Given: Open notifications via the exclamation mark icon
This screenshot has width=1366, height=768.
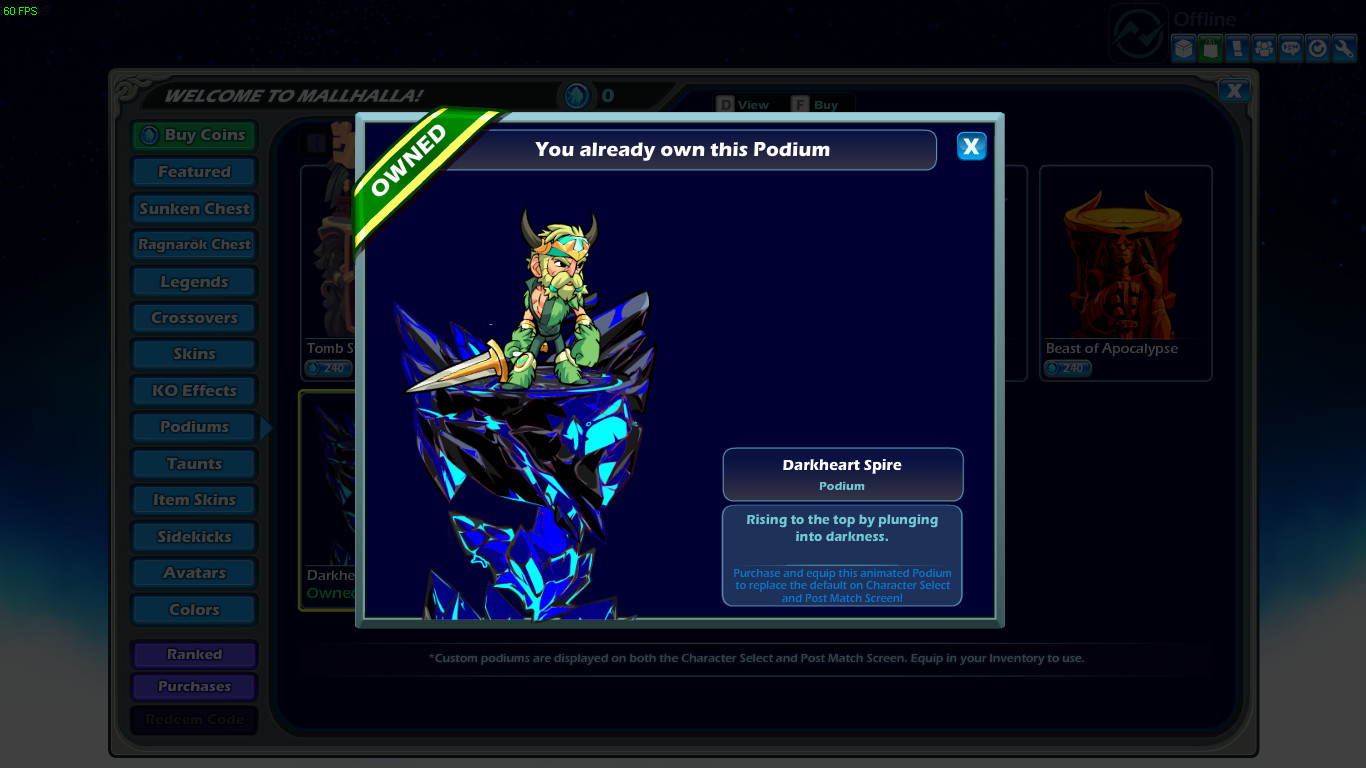Looking at the screenshot, I should [1237, 47].
